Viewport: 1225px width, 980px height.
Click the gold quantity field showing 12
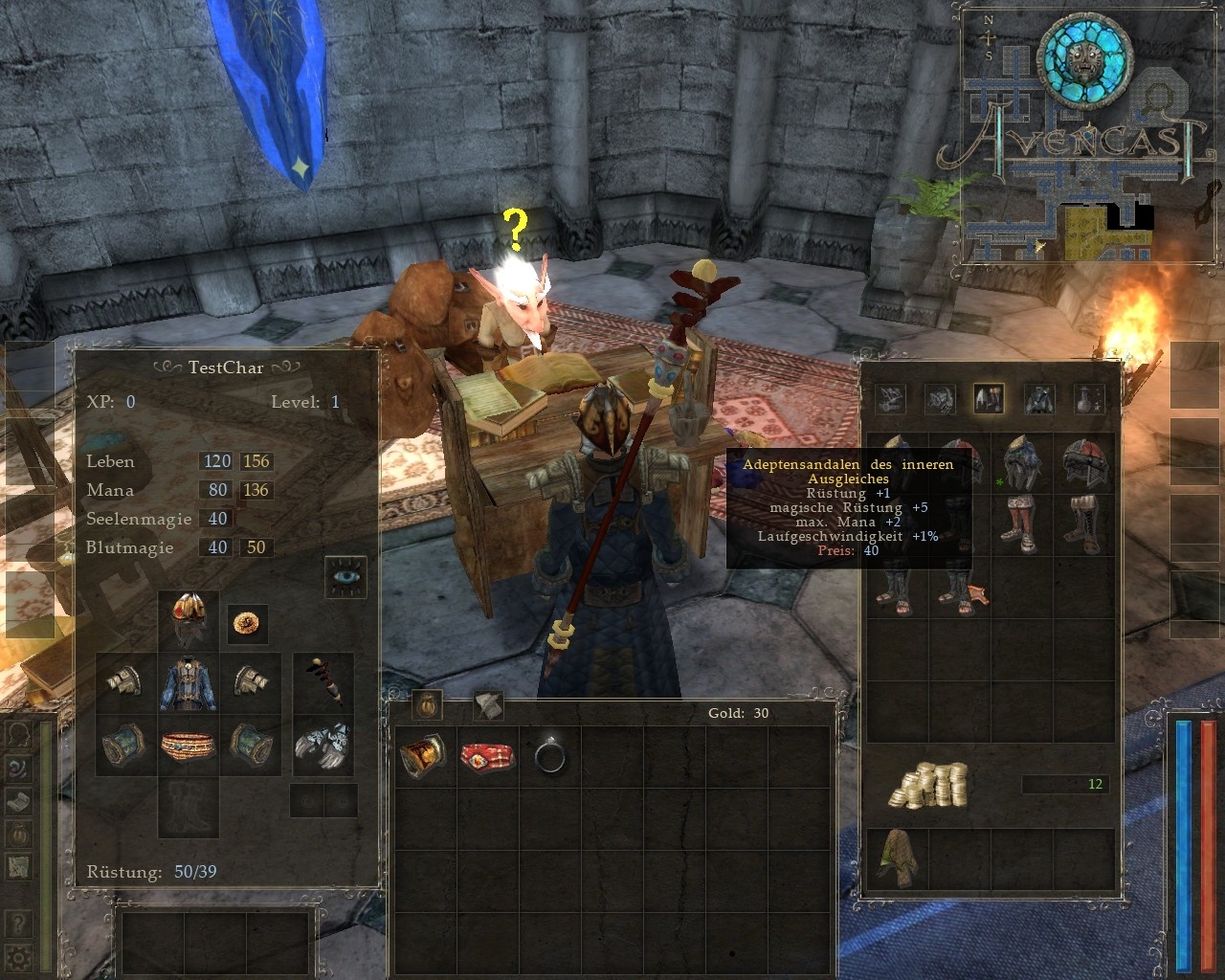(1065, 783)
